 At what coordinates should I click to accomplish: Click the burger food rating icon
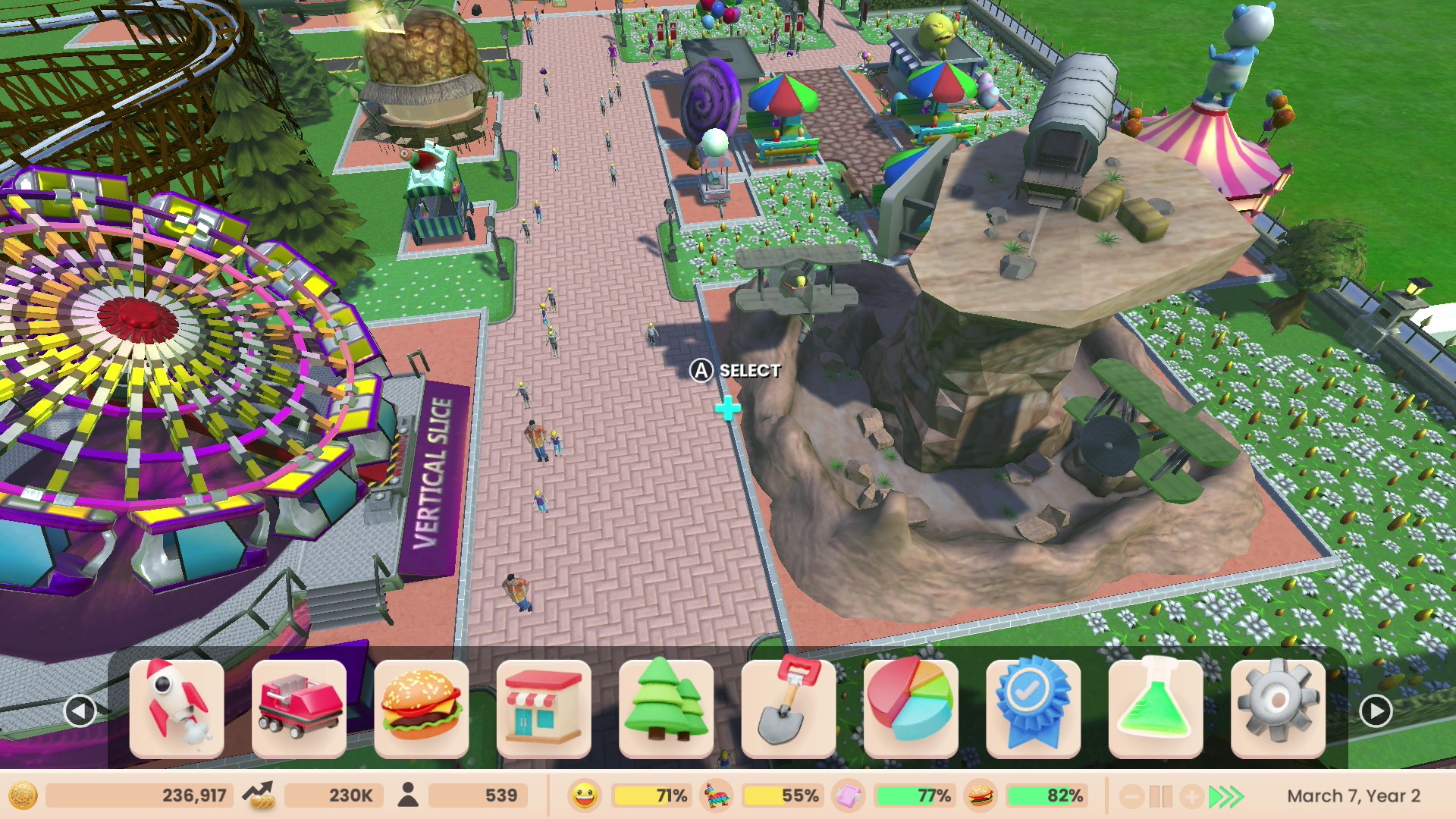click(980, 795)
